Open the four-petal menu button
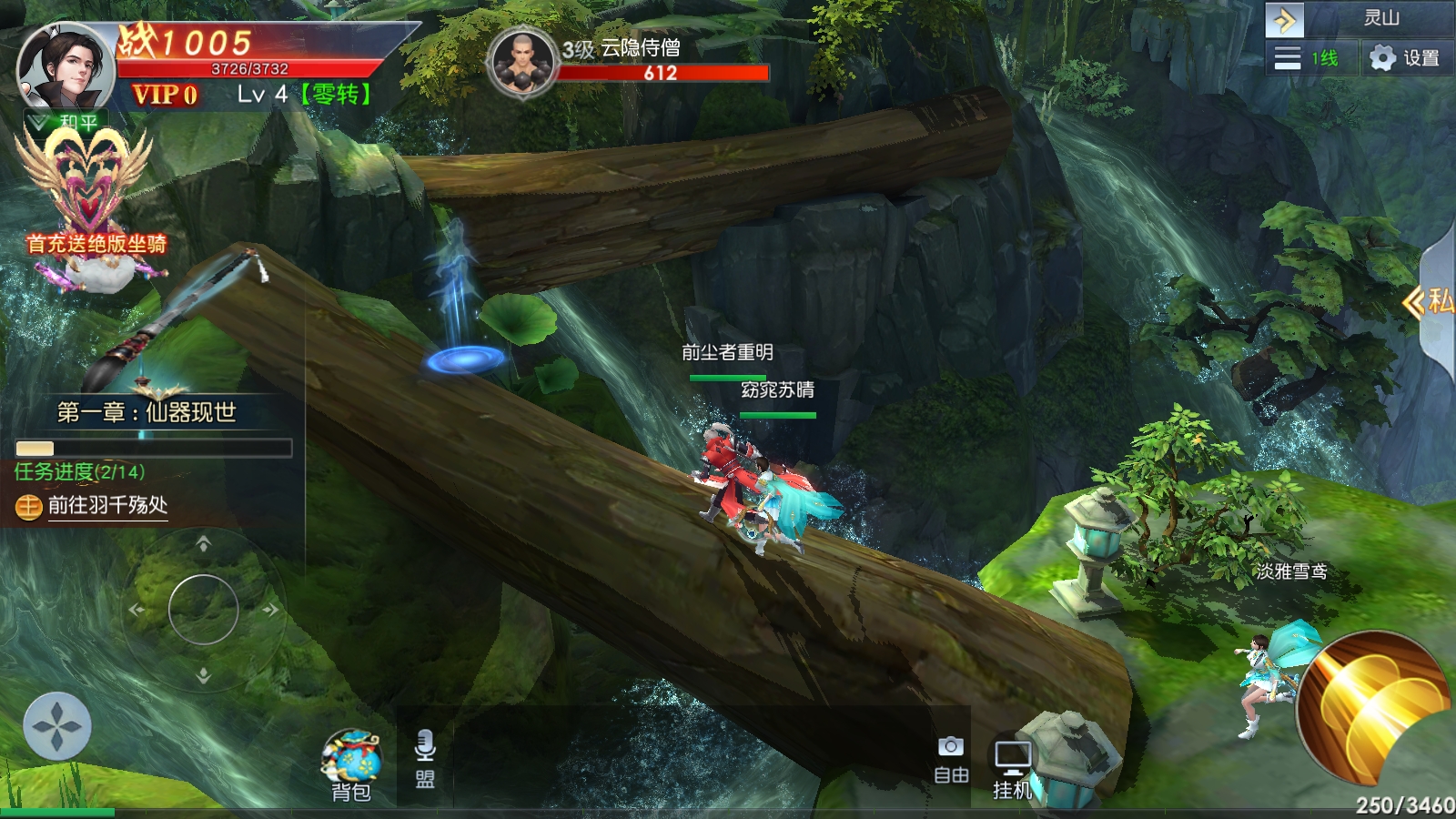Viewport: 1456px width, 819px height. tap(57, 726)
